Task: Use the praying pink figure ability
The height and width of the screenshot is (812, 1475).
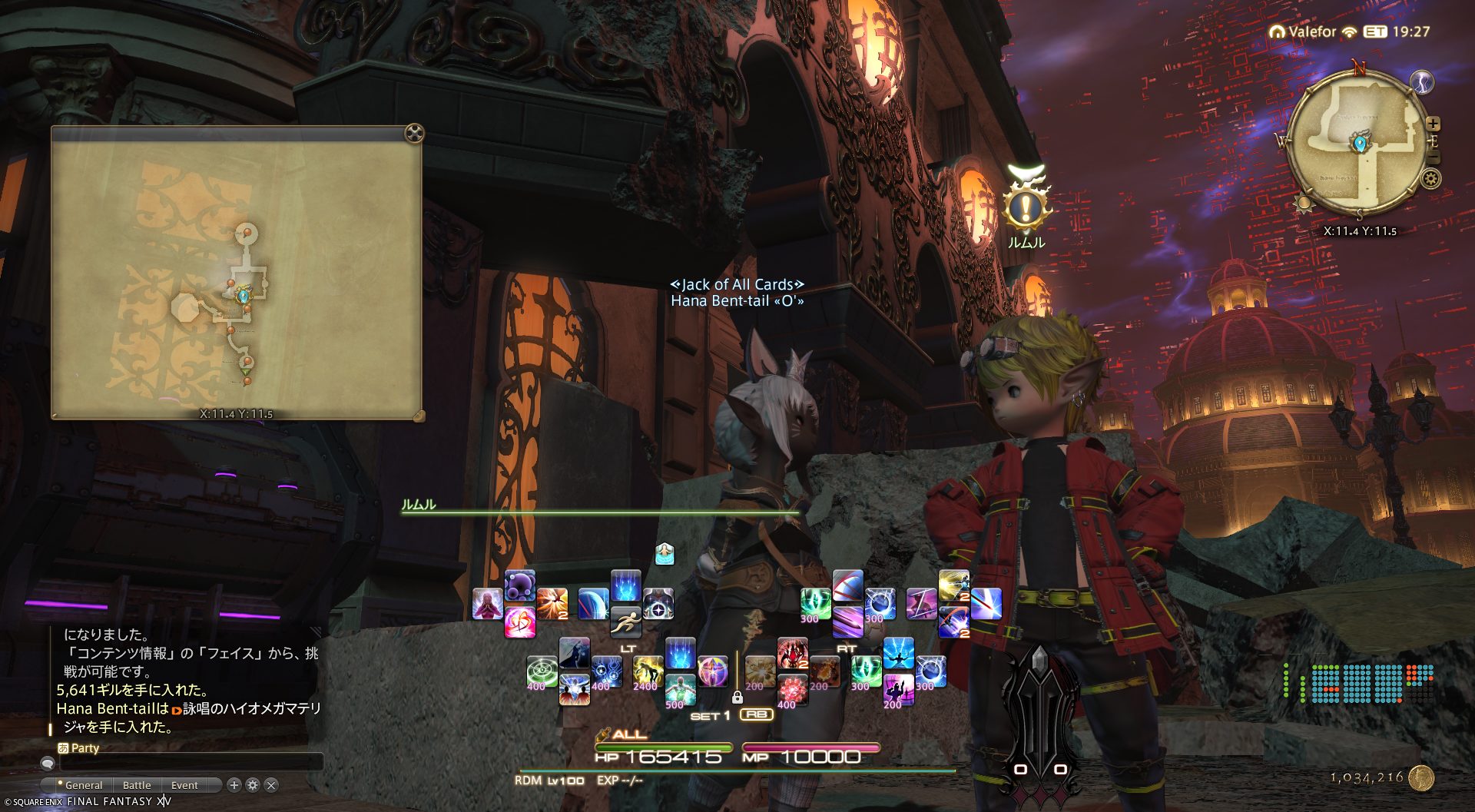Action: pyautogui.click(x=487, y=604)
